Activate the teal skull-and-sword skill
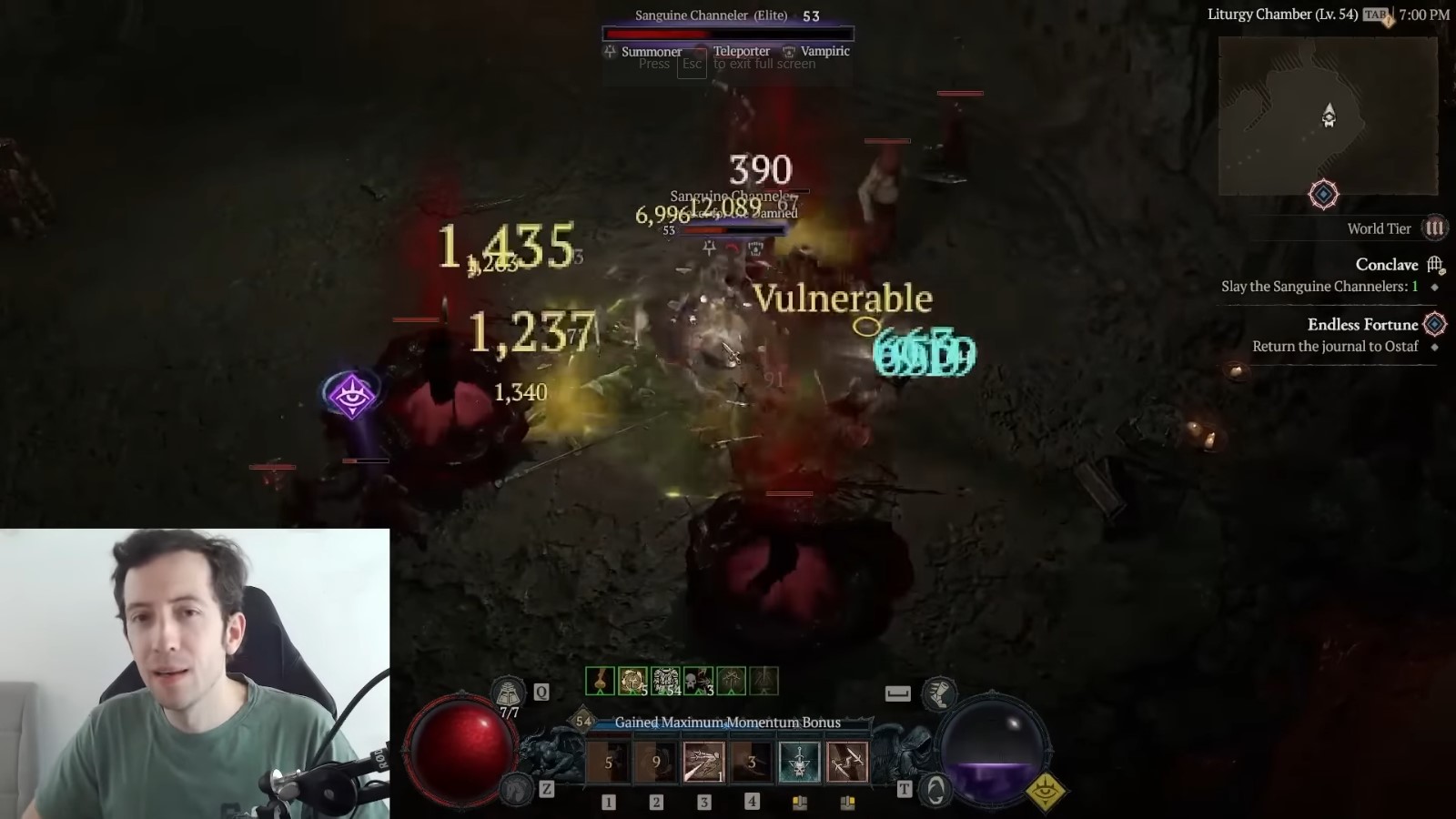 799,763
